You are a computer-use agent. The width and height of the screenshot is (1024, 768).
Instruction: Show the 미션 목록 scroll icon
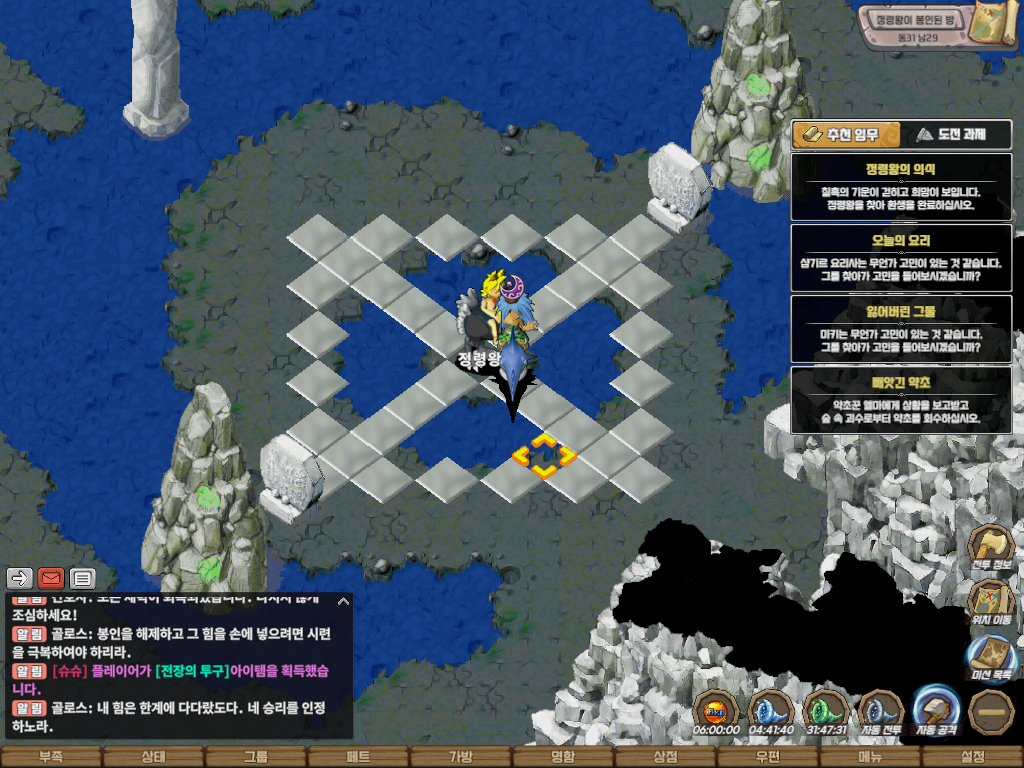click(x=991, y=658)
